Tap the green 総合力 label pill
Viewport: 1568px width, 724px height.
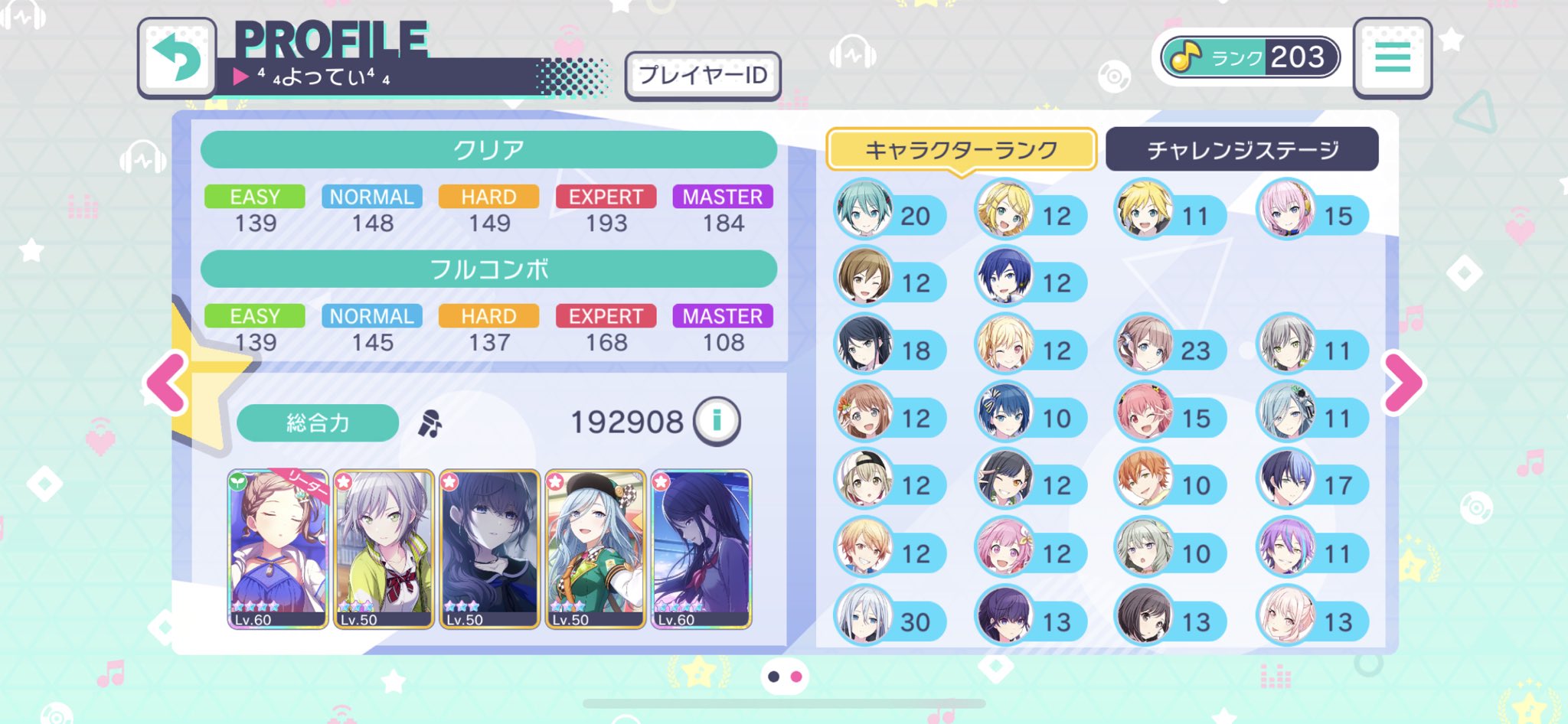pyautogui.click(x=317, y=422)
